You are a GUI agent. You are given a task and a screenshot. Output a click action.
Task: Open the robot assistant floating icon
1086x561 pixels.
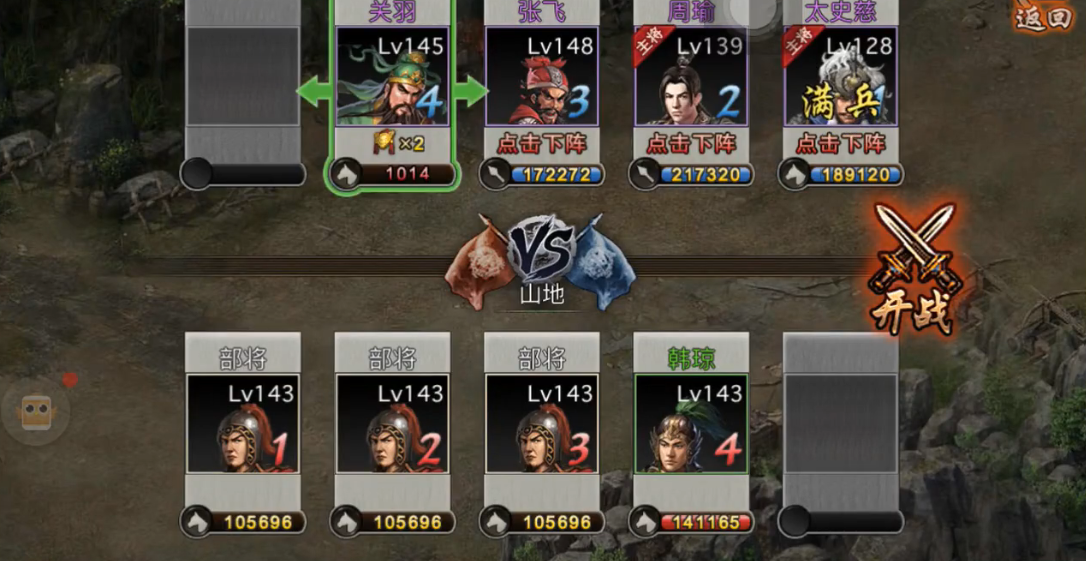pos(37,411)
